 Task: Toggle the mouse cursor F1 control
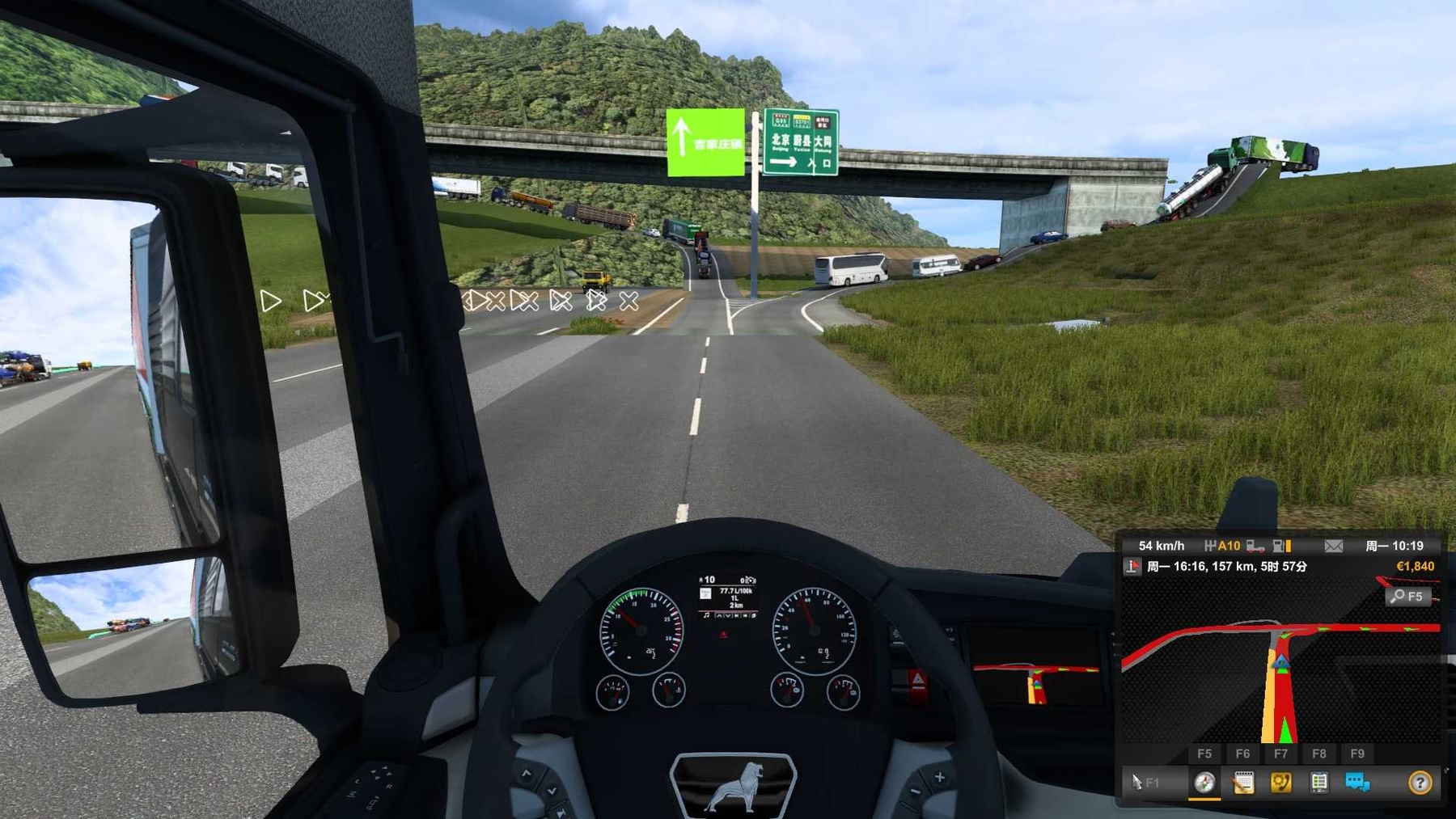point(1145,782)
